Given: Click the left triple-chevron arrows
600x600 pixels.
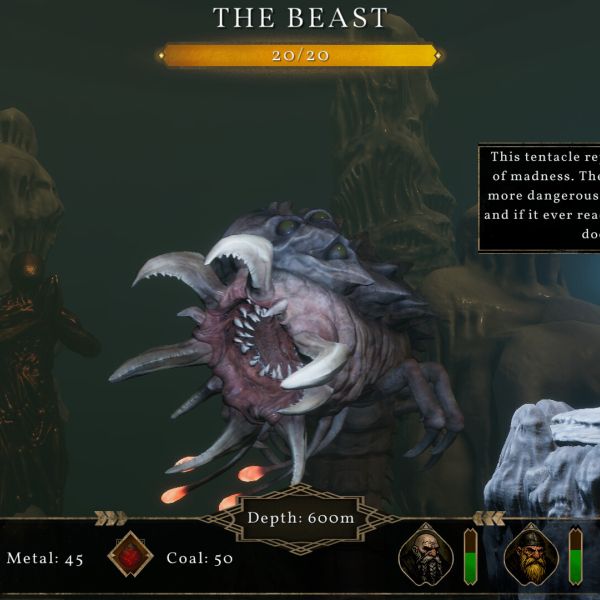Looking at the screenshot, I should pos(109,518).
